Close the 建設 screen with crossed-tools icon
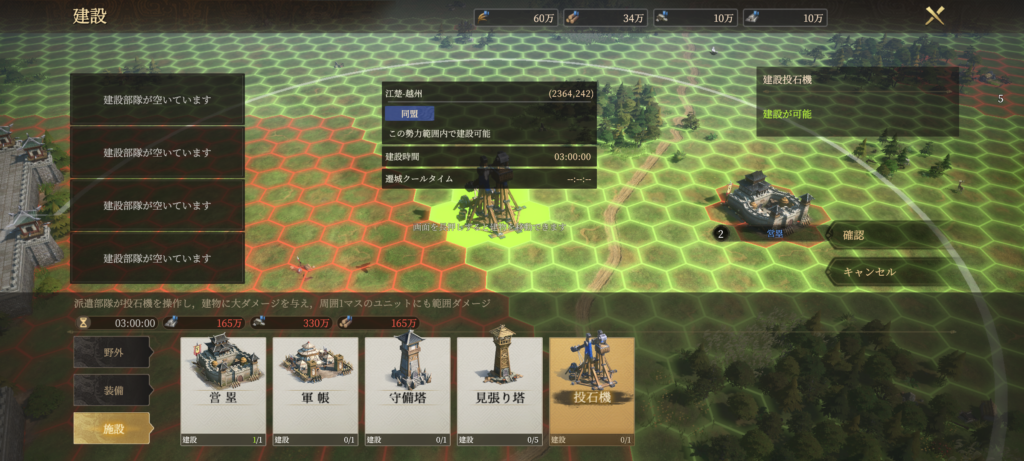The image size is (1024, 461). (x=935, y=16)
